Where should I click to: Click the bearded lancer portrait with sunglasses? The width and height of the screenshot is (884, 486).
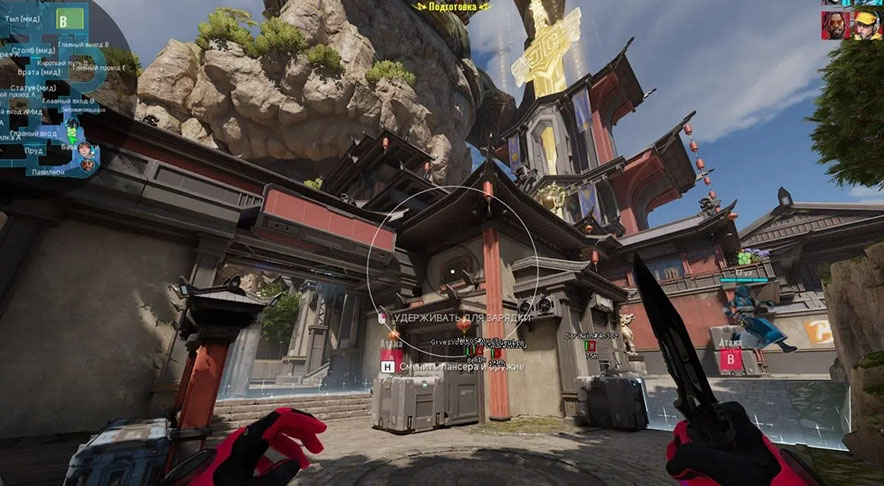pos(836,24)
